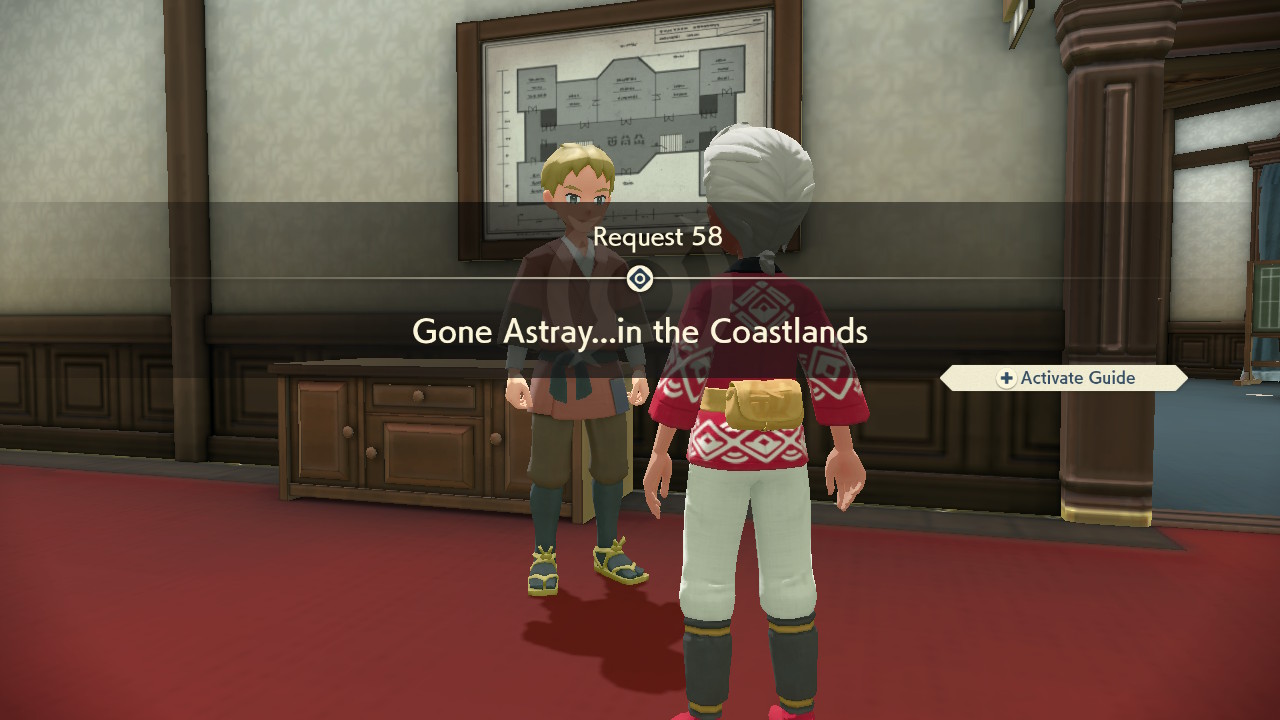1280x720 pixels.
Task: Activate the guide via the Activate Guide prompt
Action: (x=1064, y=378)
